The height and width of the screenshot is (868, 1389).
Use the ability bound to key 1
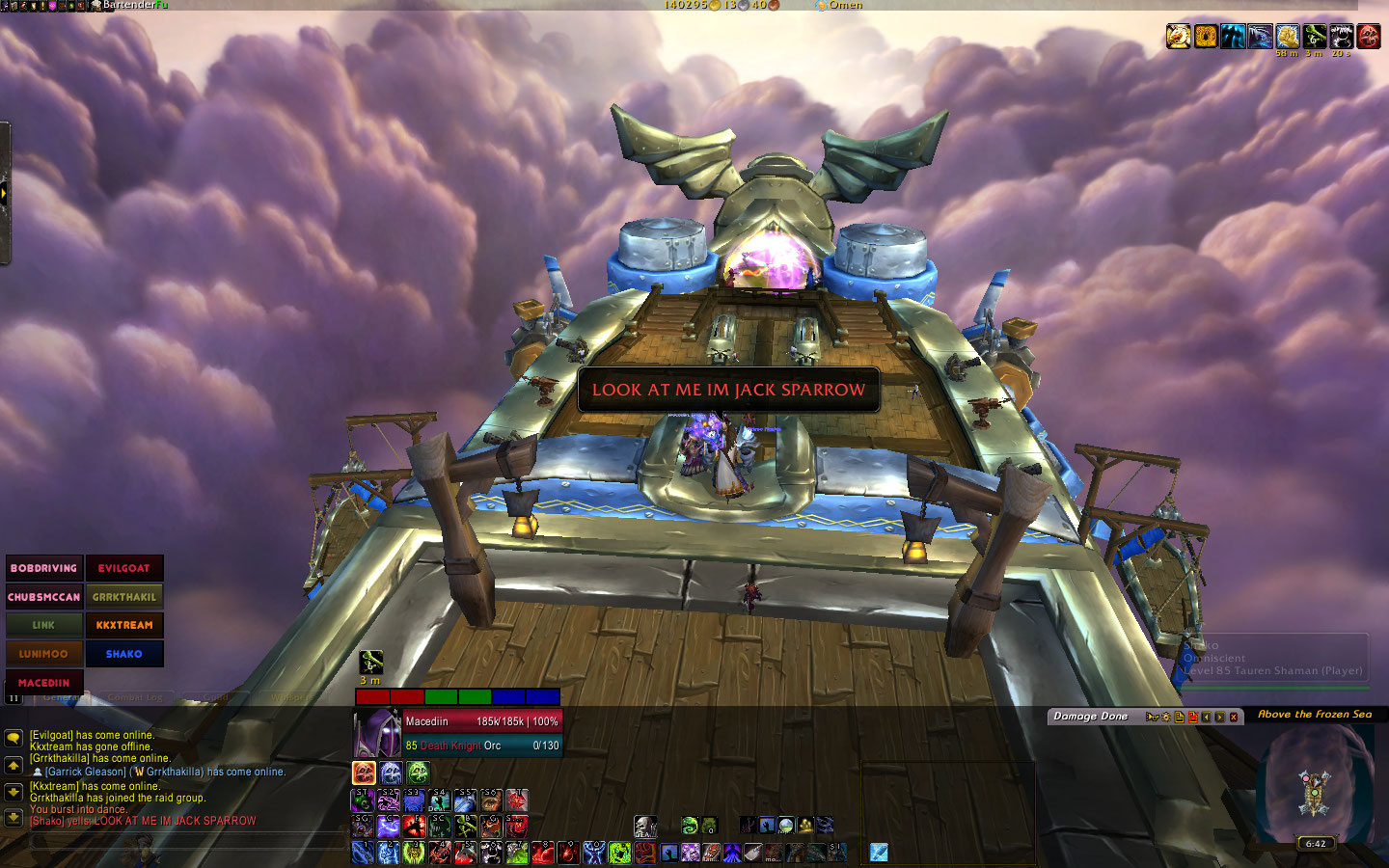[x=363, y=852]
